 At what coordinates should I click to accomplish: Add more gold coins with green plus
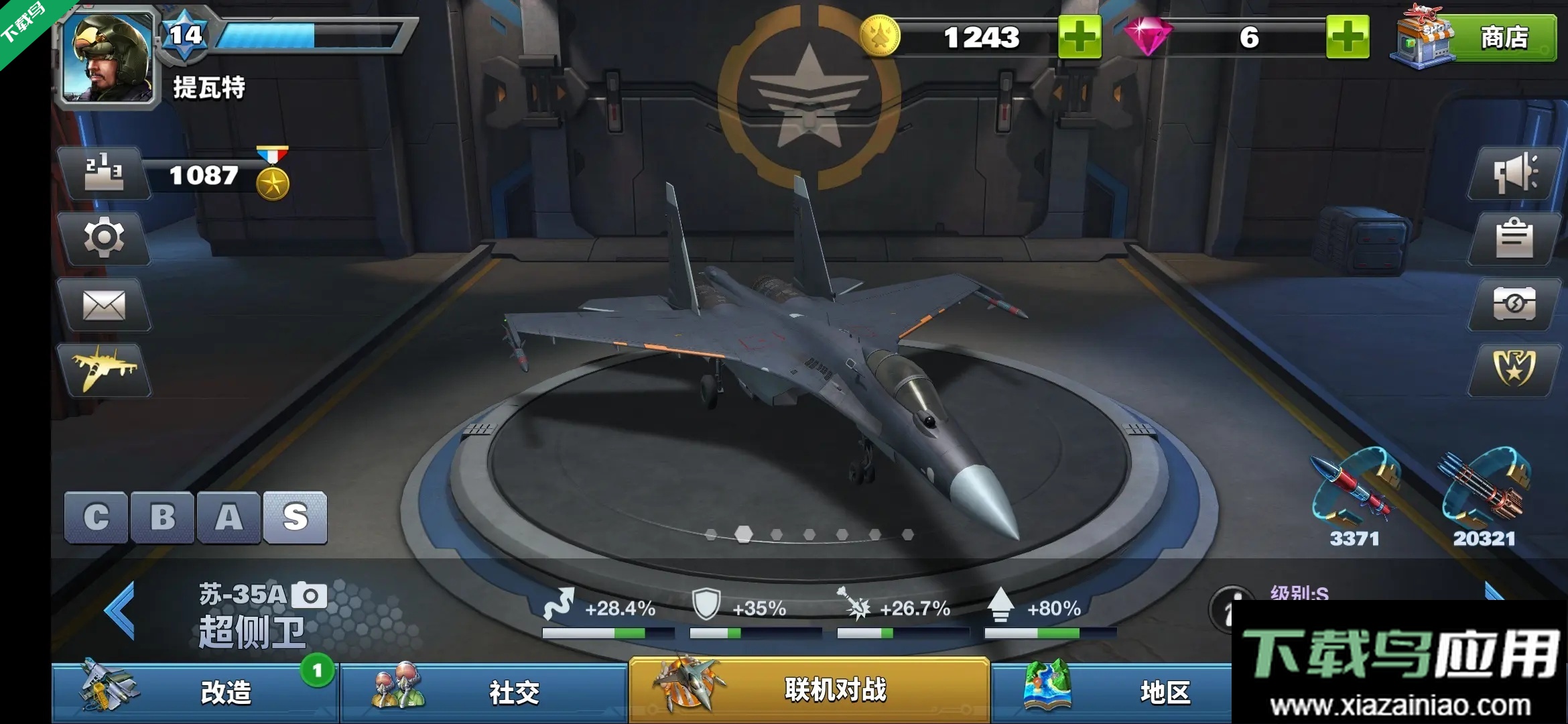(1079, 37)
